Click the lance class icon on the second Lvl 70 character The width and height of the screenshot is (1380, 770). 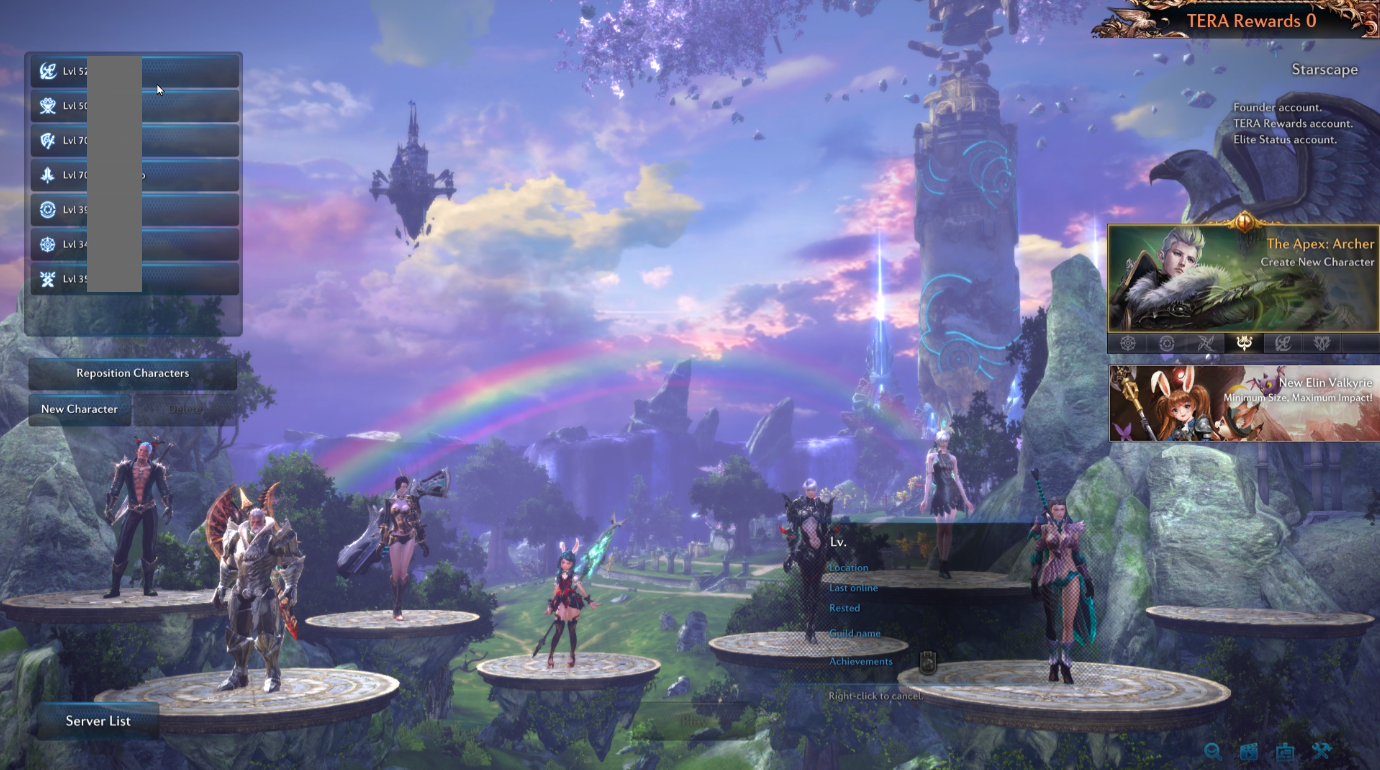tap(47, 174)
